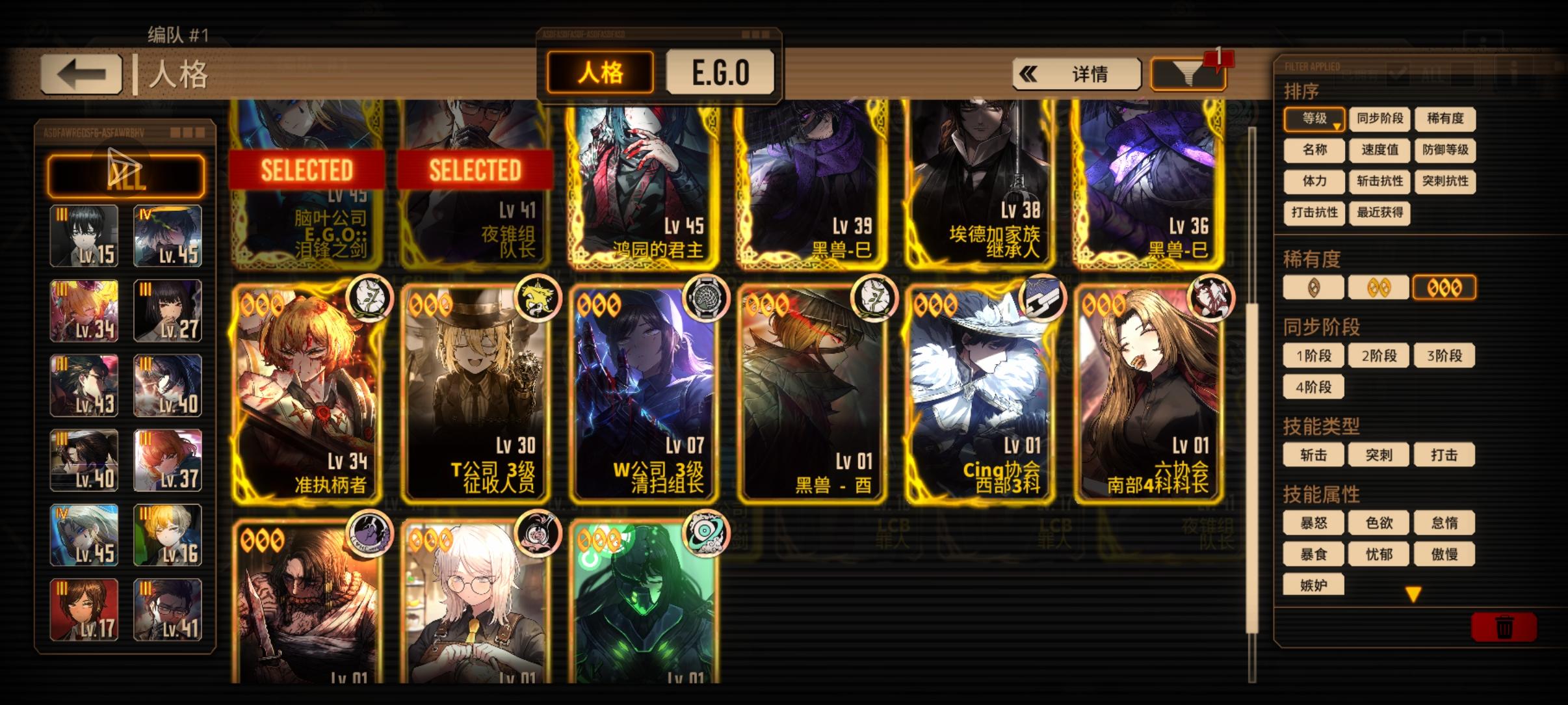1568x705 pixels.
Task: Click the three-dot menu on roster header
Action: coord(188,133)
